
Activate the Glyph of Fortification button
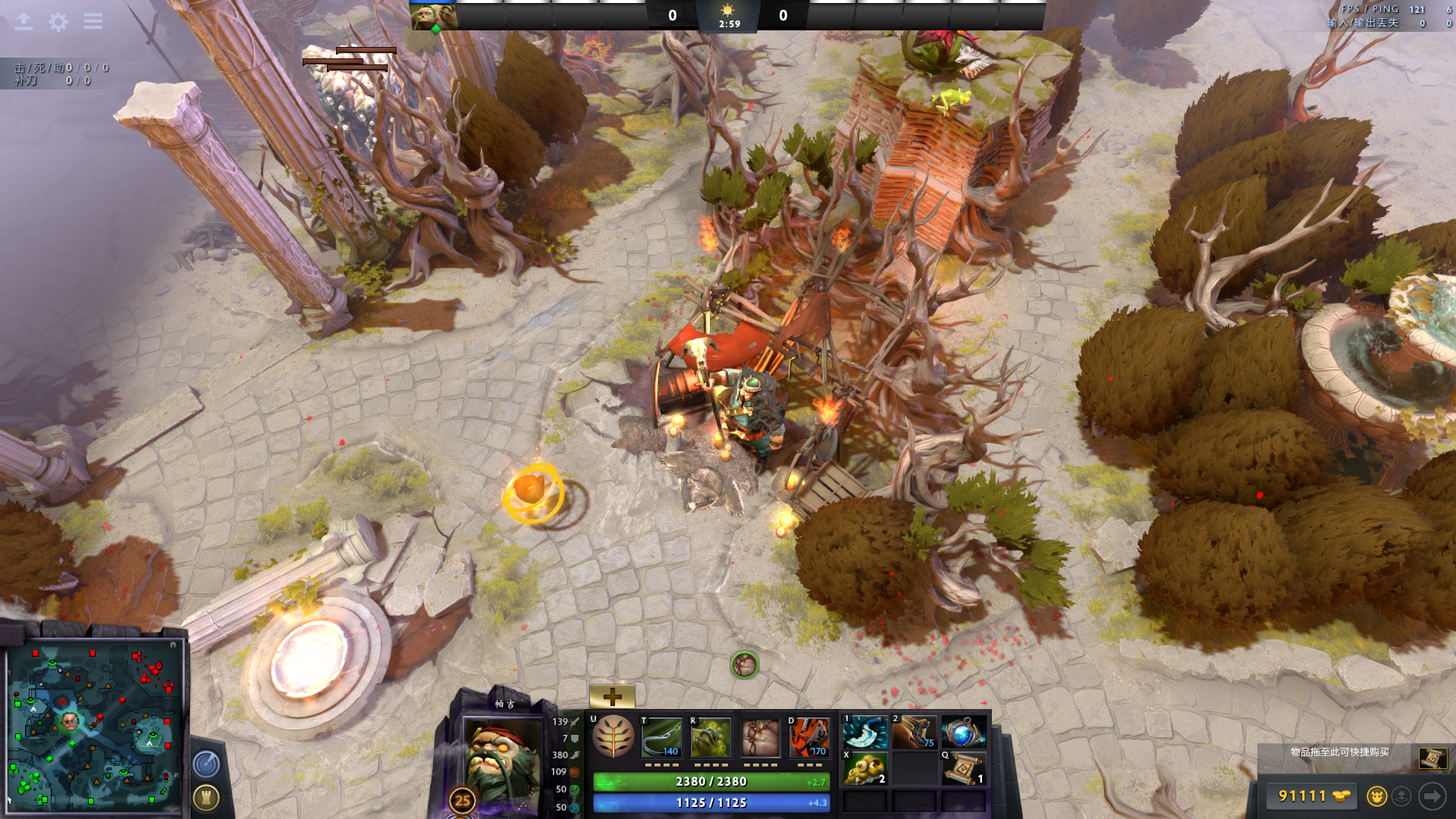pyautogui.click(x=206, y=797)
